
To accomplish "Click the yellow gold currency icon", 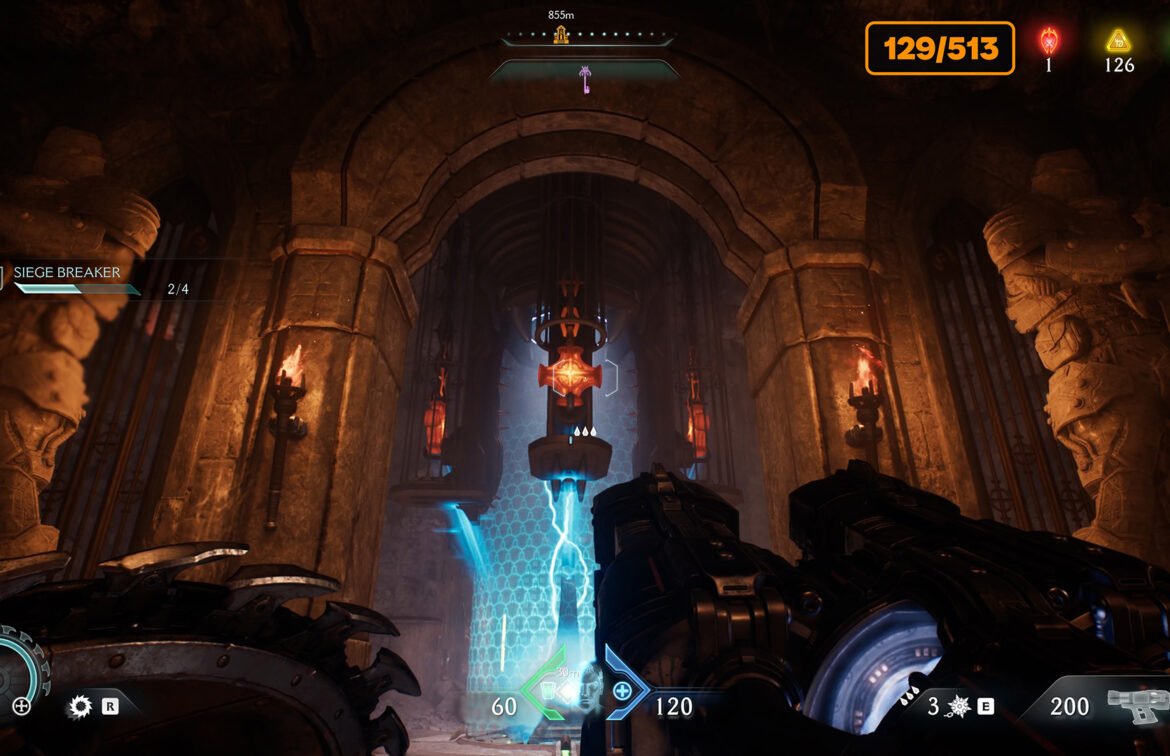I will pyautogui.click(x=1118, y=41).
